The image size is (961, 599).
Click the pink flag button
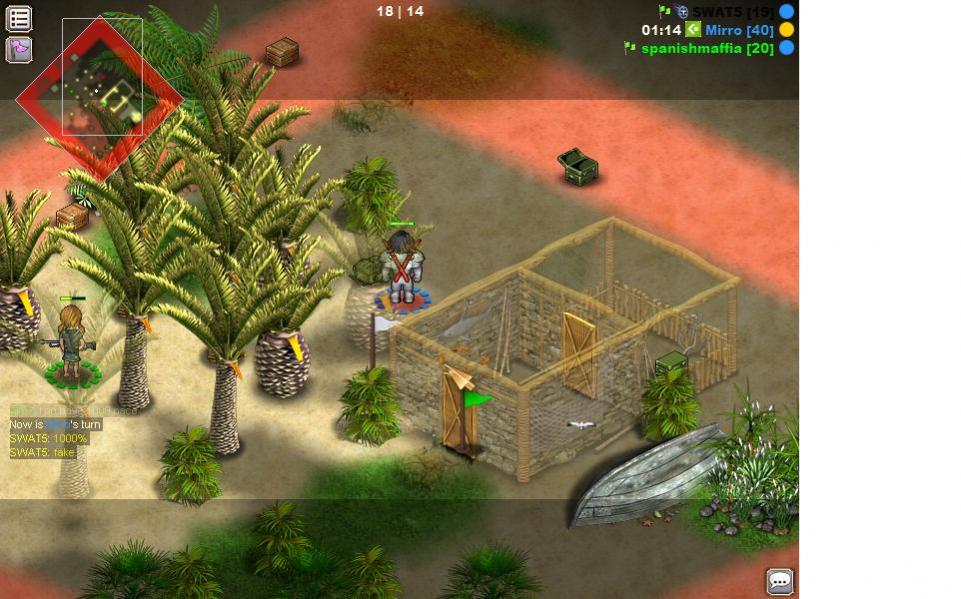point(19,49)
